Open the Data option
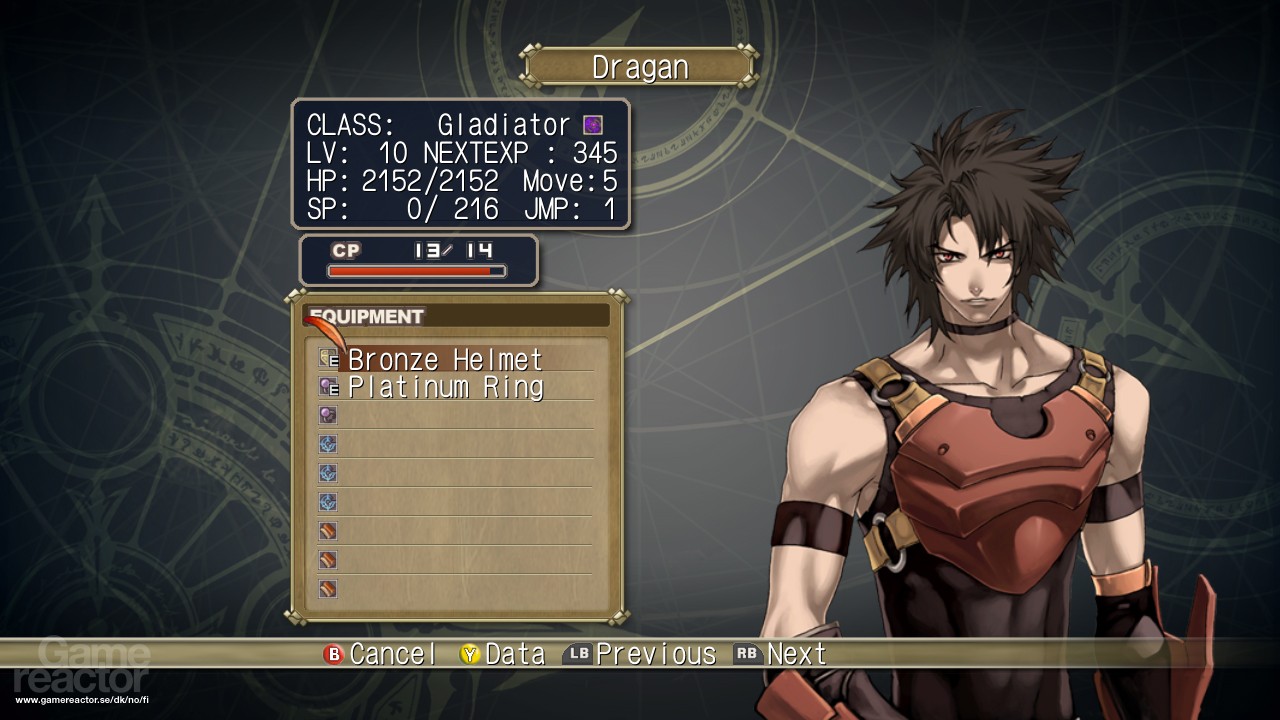The width and height of the screenshot is (1280, 720). [x=502, y=655]
